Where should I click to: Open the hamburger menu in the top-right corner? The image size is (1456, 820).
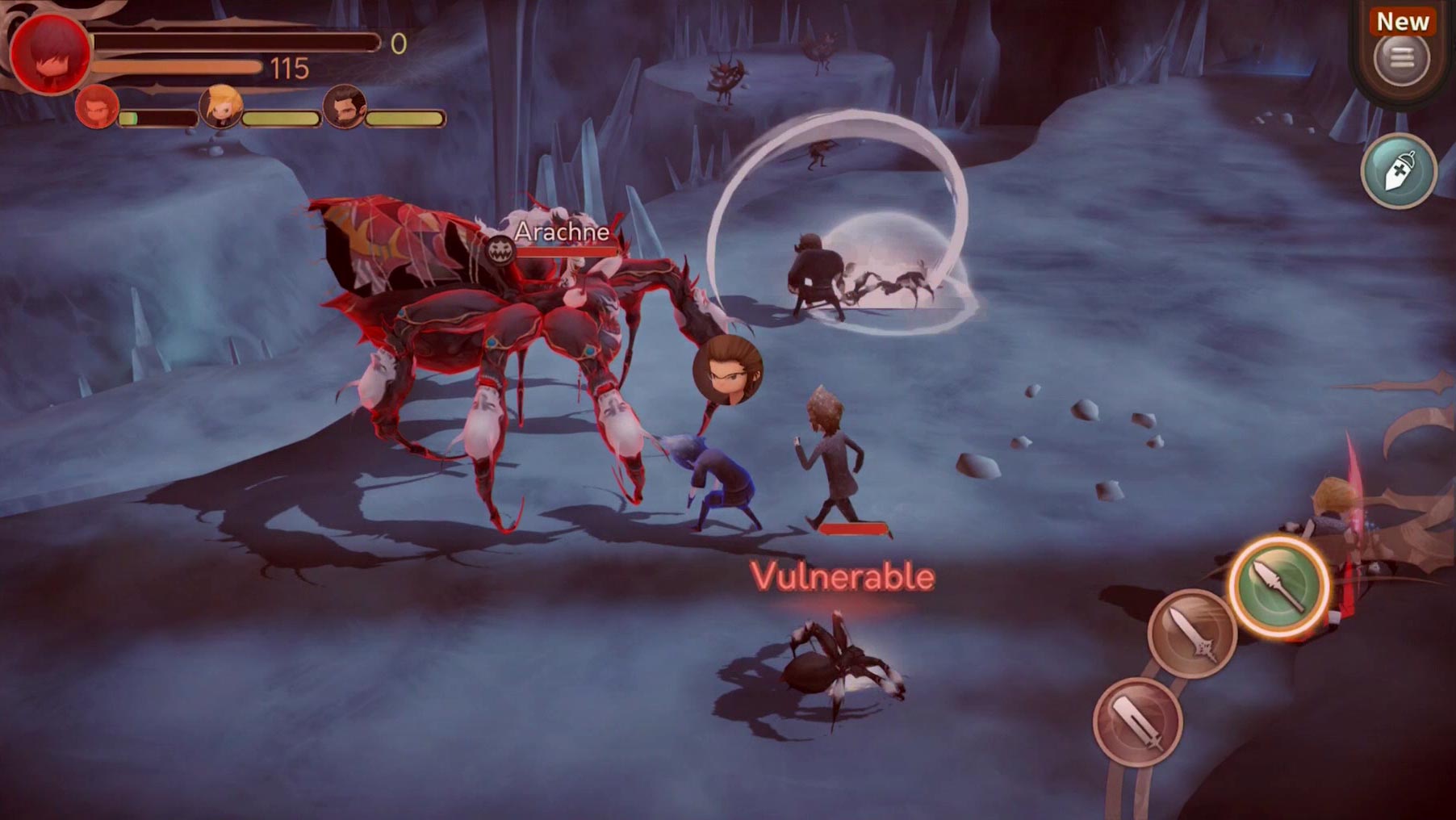(1402, 57)
